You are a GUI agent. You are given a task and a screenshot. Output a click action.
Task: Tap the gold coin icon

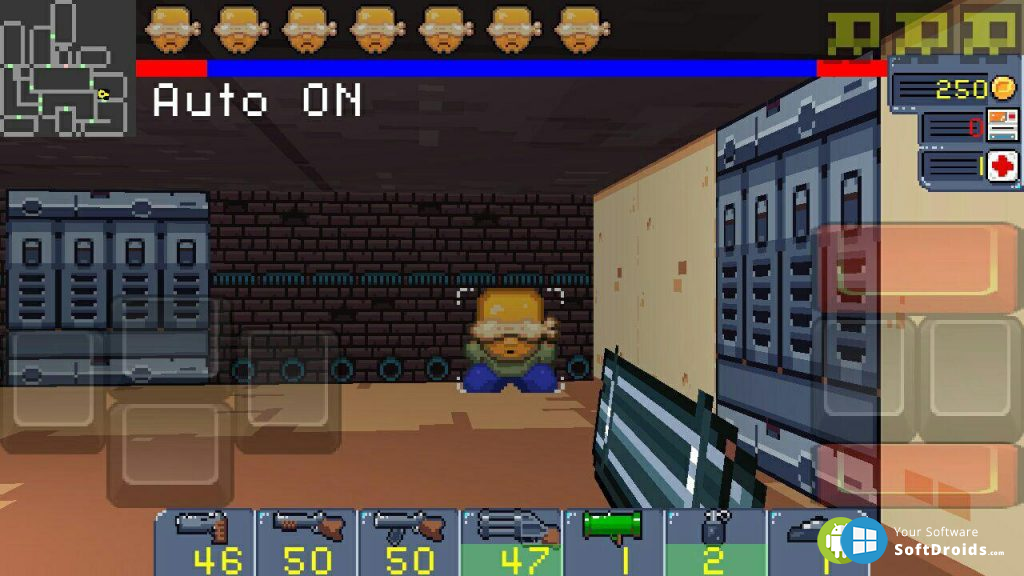click(1003, 88)
